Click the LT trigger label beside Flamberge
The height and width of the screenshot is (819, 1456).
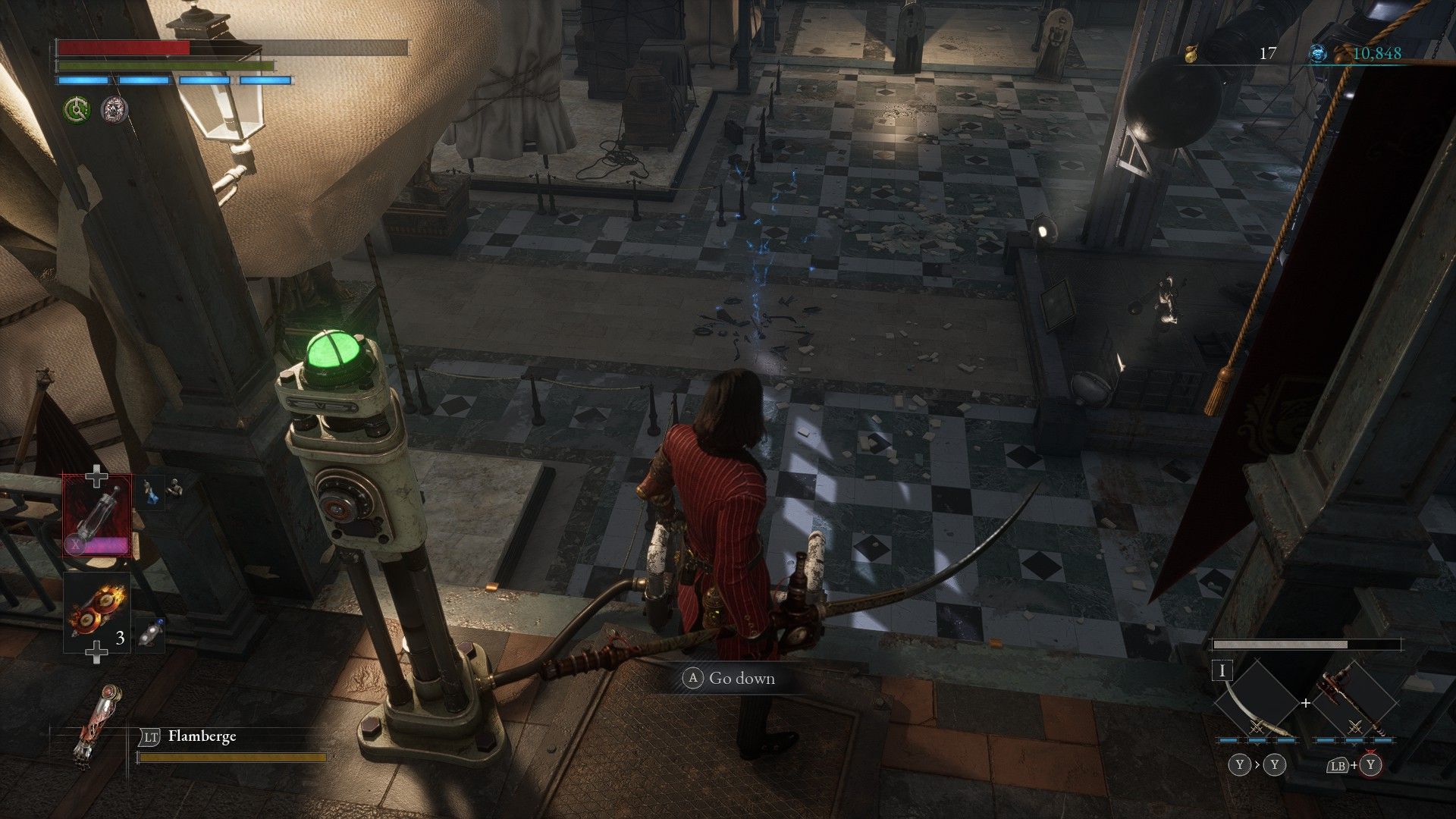coord(151,736)
